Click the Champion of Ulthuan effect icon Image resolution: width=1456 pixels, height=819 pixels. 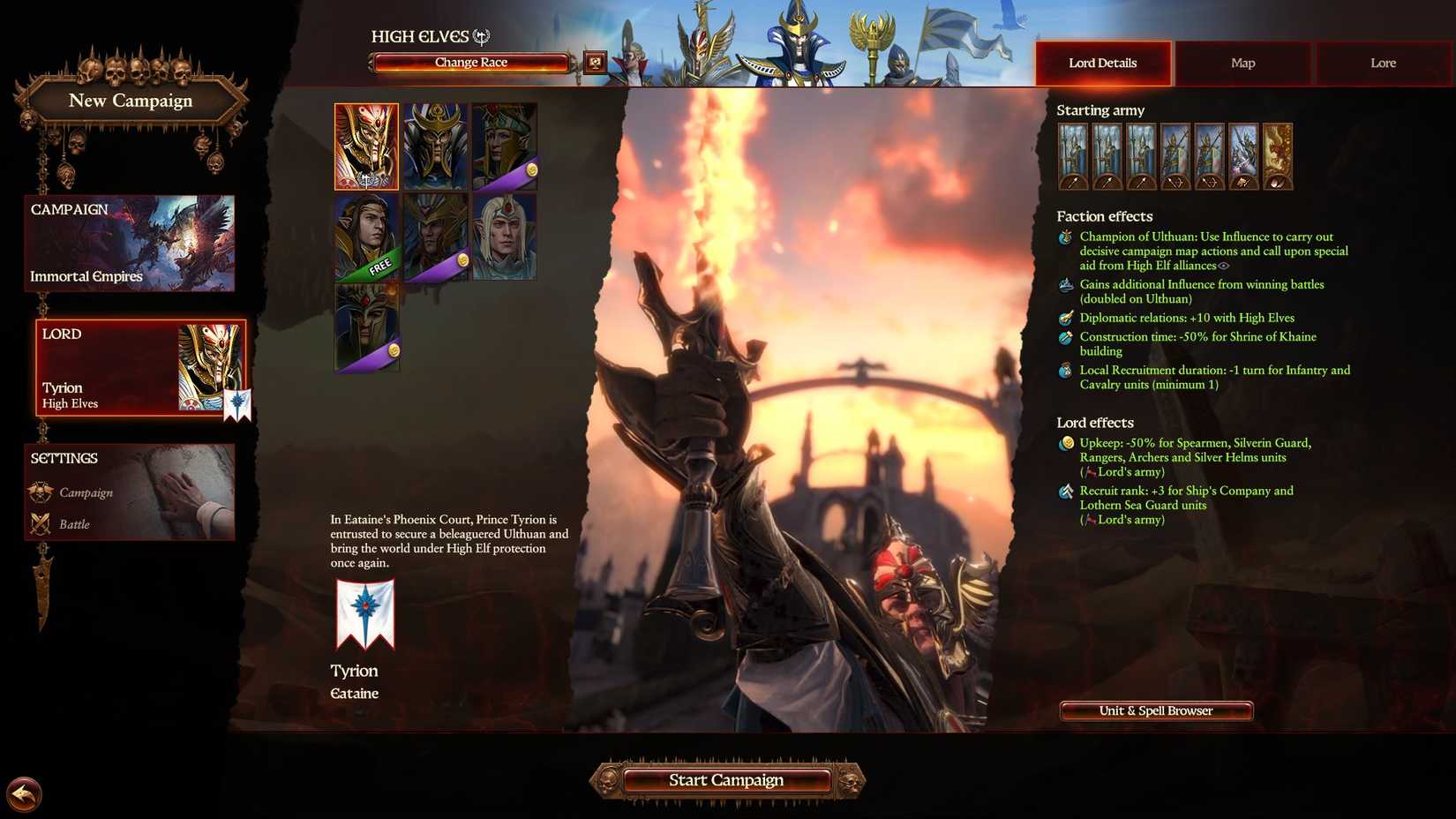coord(1064,238)
